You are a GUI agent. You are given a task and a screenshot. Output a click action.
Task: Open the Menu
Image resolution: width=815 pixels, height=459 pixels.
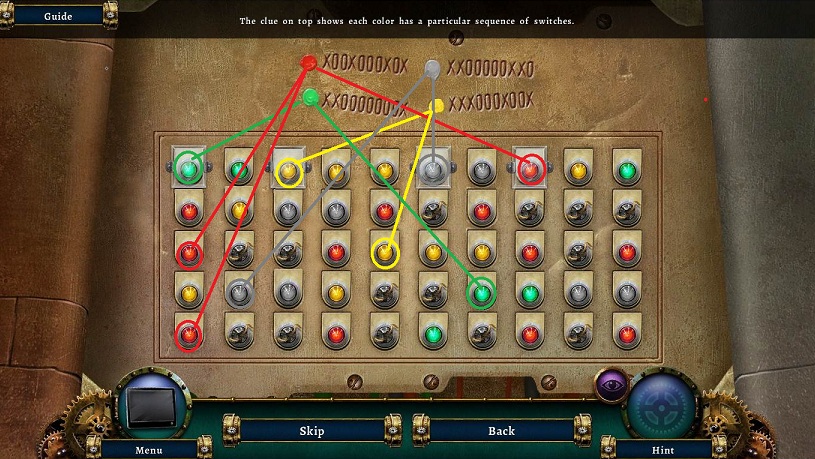(x=149, y=449)
